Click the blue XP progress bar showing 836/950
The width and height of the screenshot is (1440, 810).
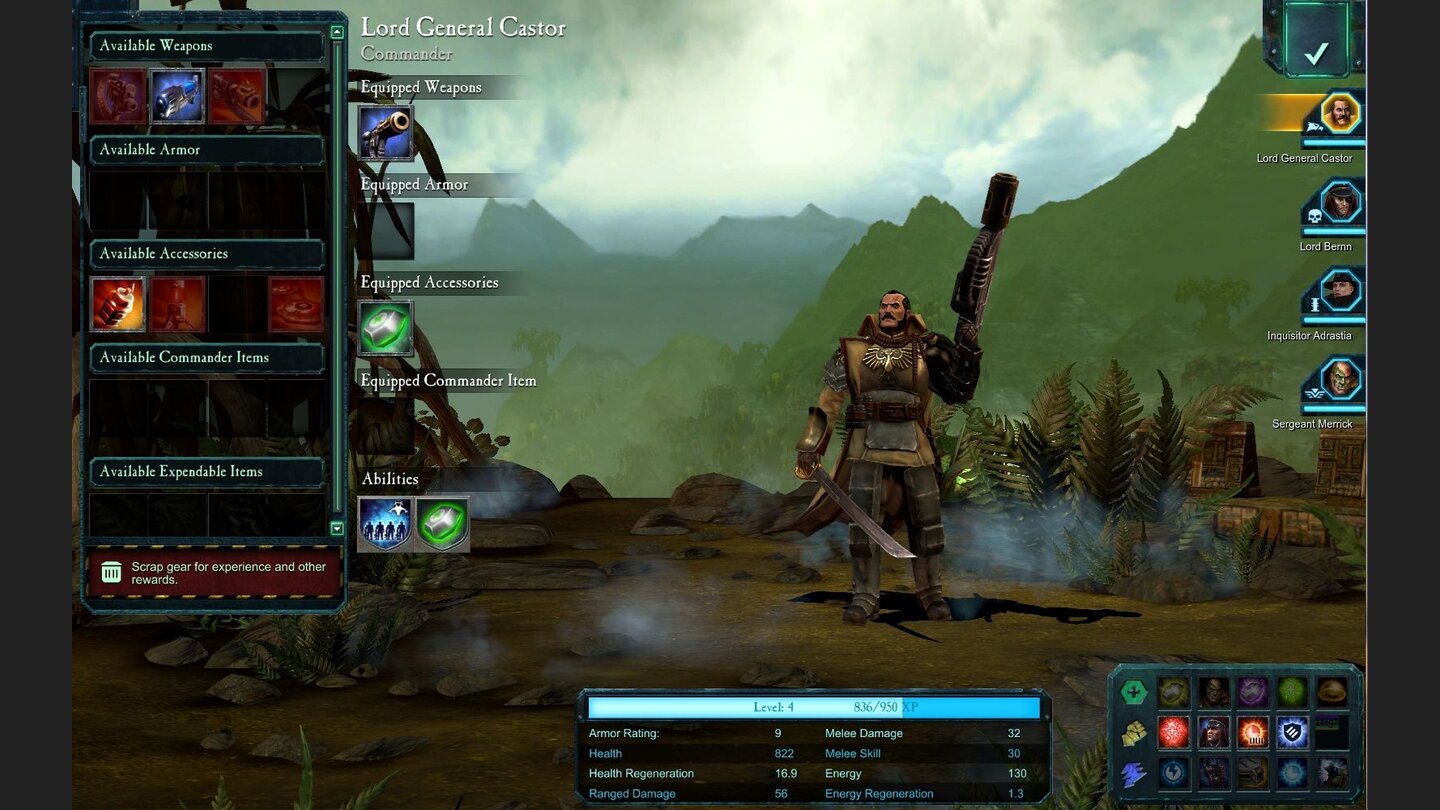815,706
